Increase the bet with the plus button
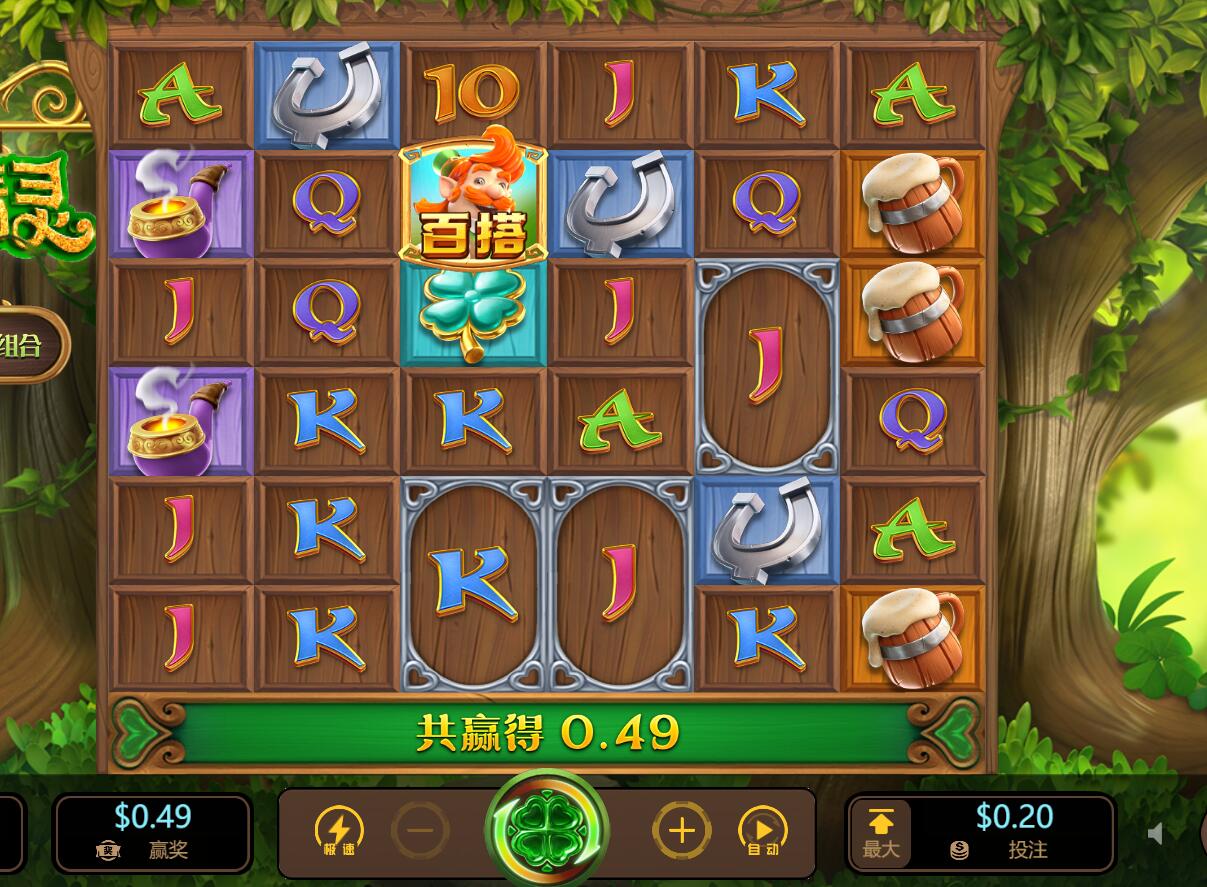Screen dimensions: 1207x887 coord(682,830)
